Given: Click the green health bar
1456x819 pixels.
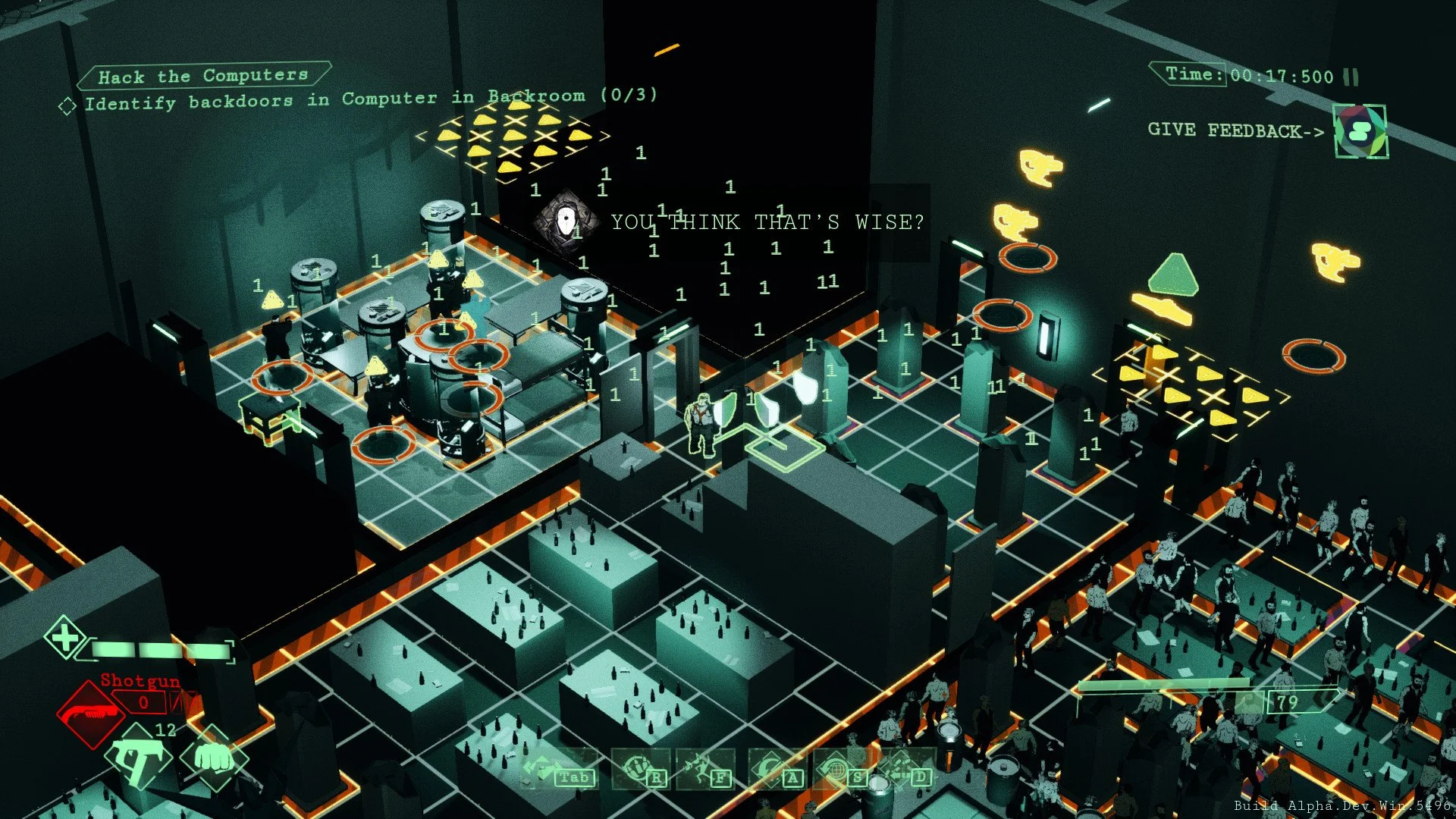Looking at the screenshot, I should [x=159, y=648].
